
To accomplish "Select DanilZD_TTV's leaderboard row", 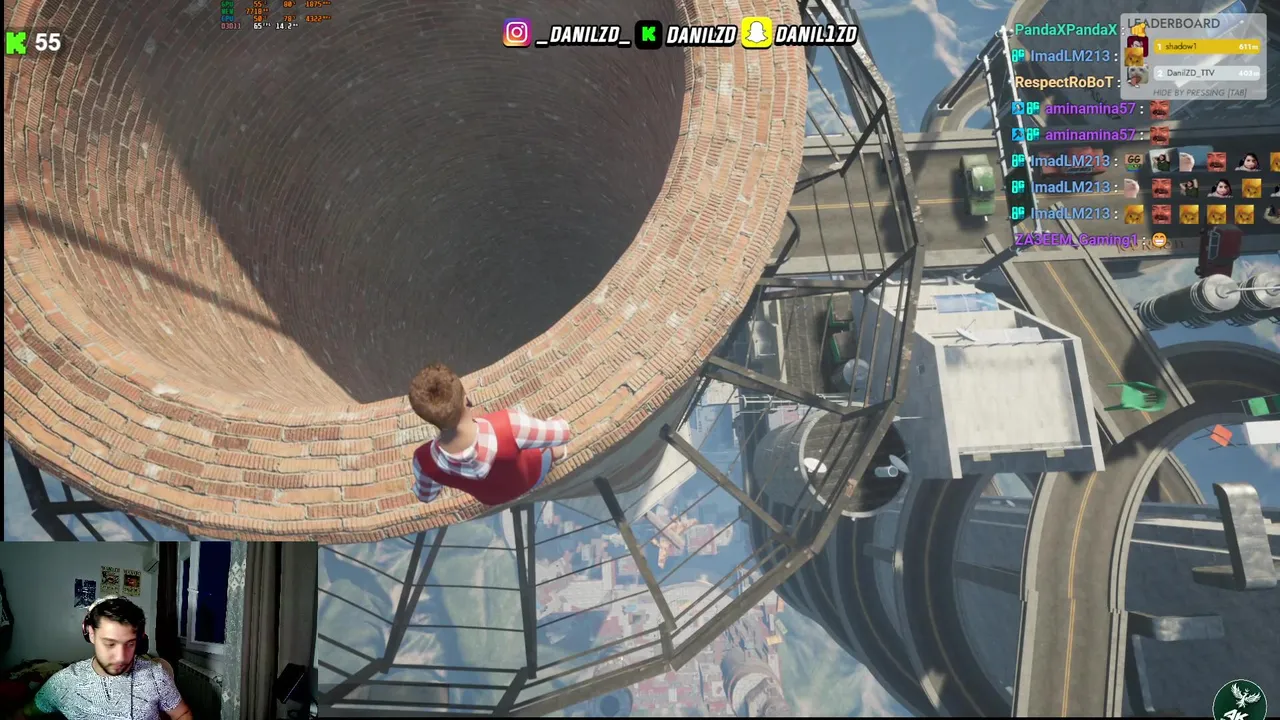I will (1205, 73).
